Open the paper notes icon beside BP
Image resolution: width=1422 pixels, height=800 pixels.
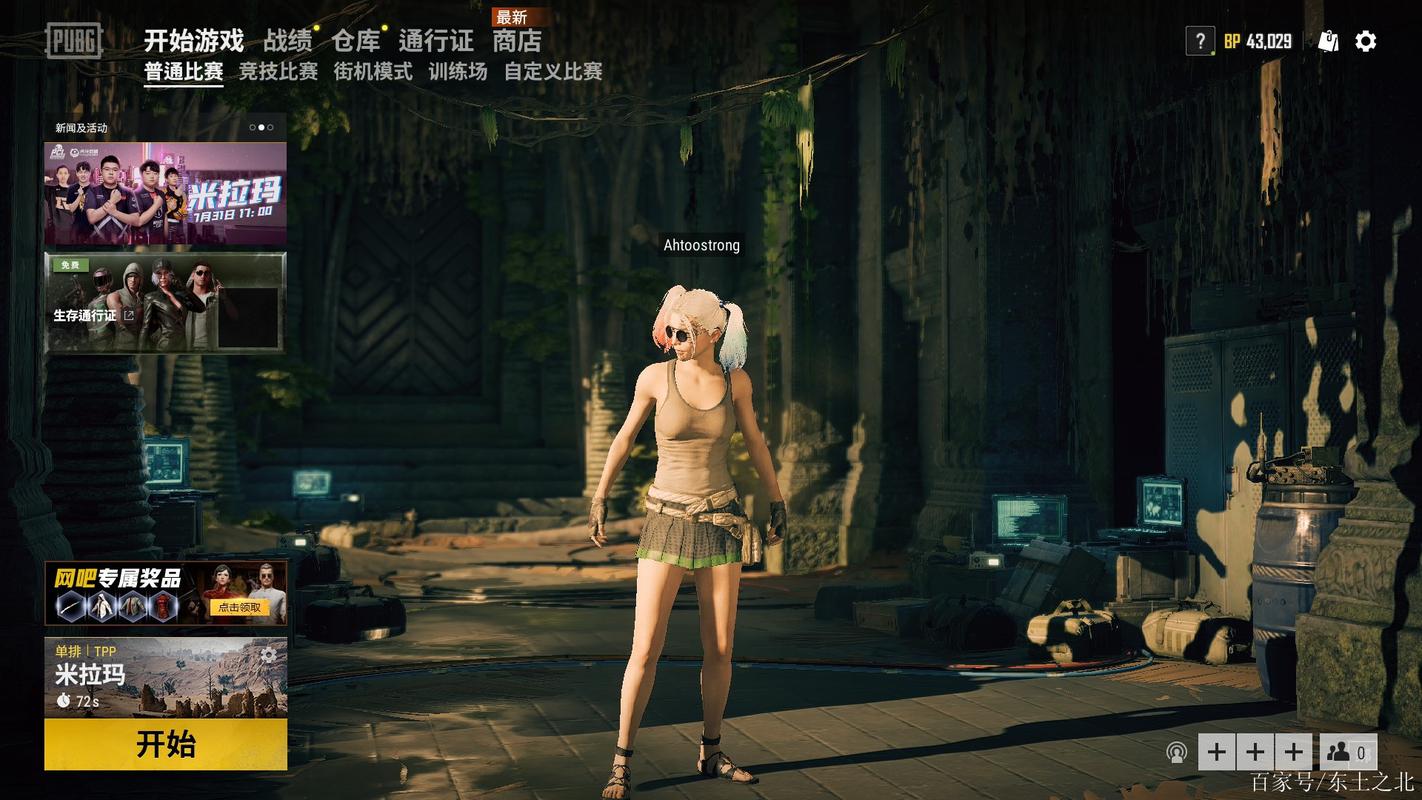point(1328,41)
